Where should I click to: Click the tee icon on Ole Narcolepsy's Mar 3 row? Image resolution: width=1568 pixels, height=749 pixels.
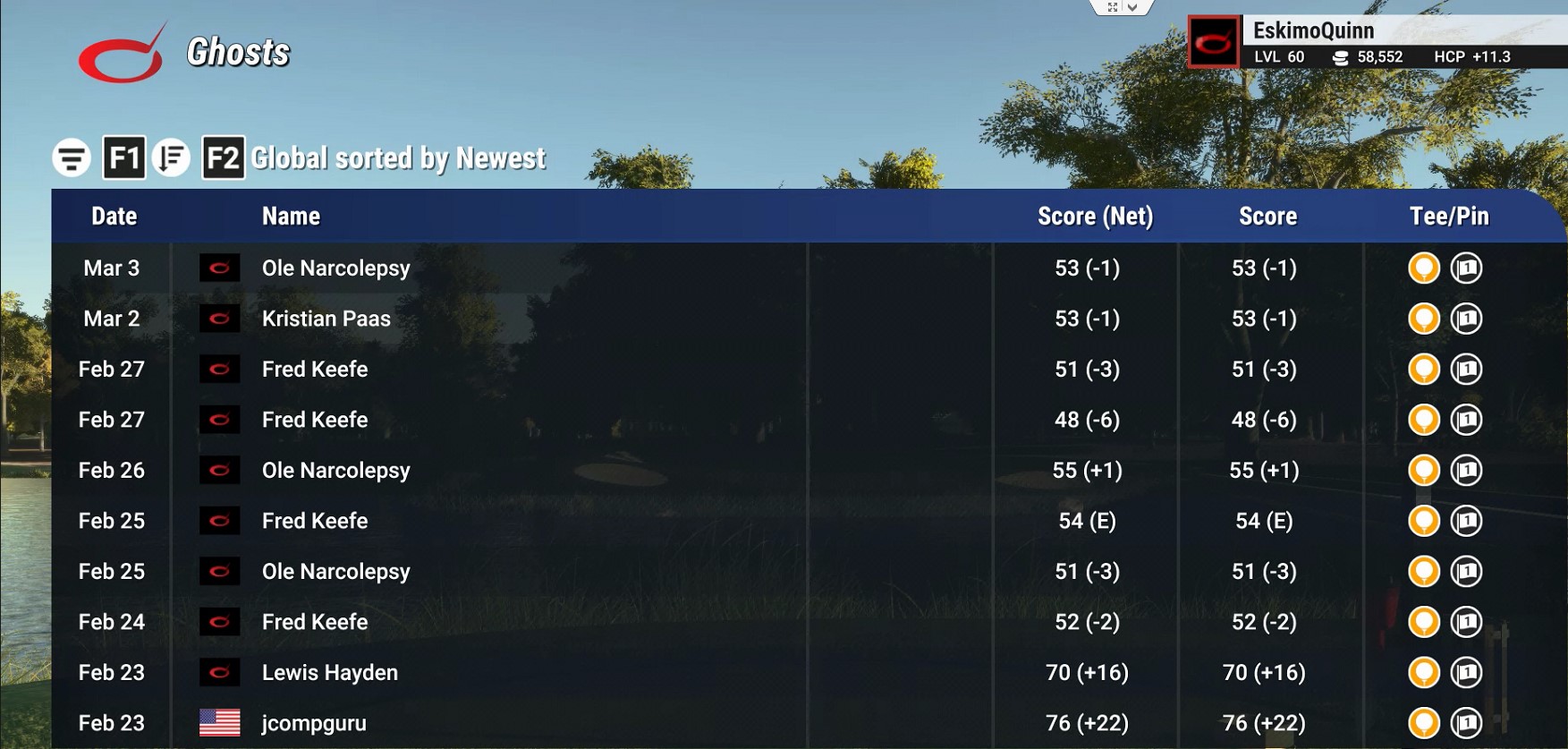pyautogui.click(x=1424, y=268)
